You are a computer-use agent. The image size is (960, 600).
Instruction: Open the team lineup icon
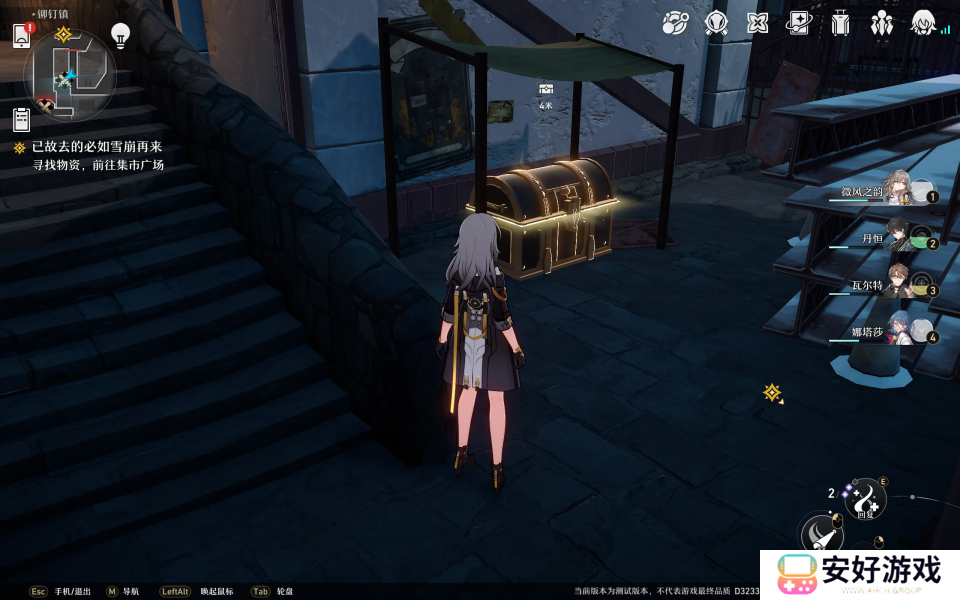point(881,22)
